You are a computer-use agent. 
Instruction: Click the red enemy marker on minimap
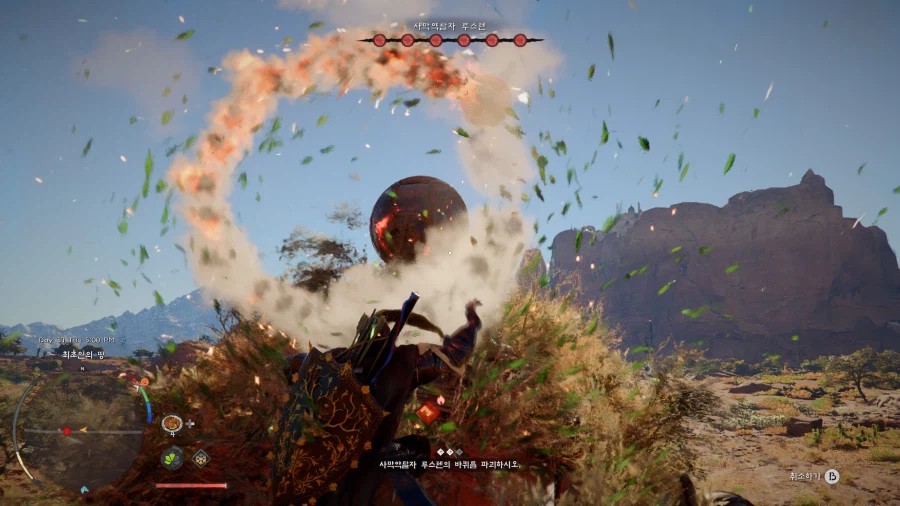coord(66,431)
